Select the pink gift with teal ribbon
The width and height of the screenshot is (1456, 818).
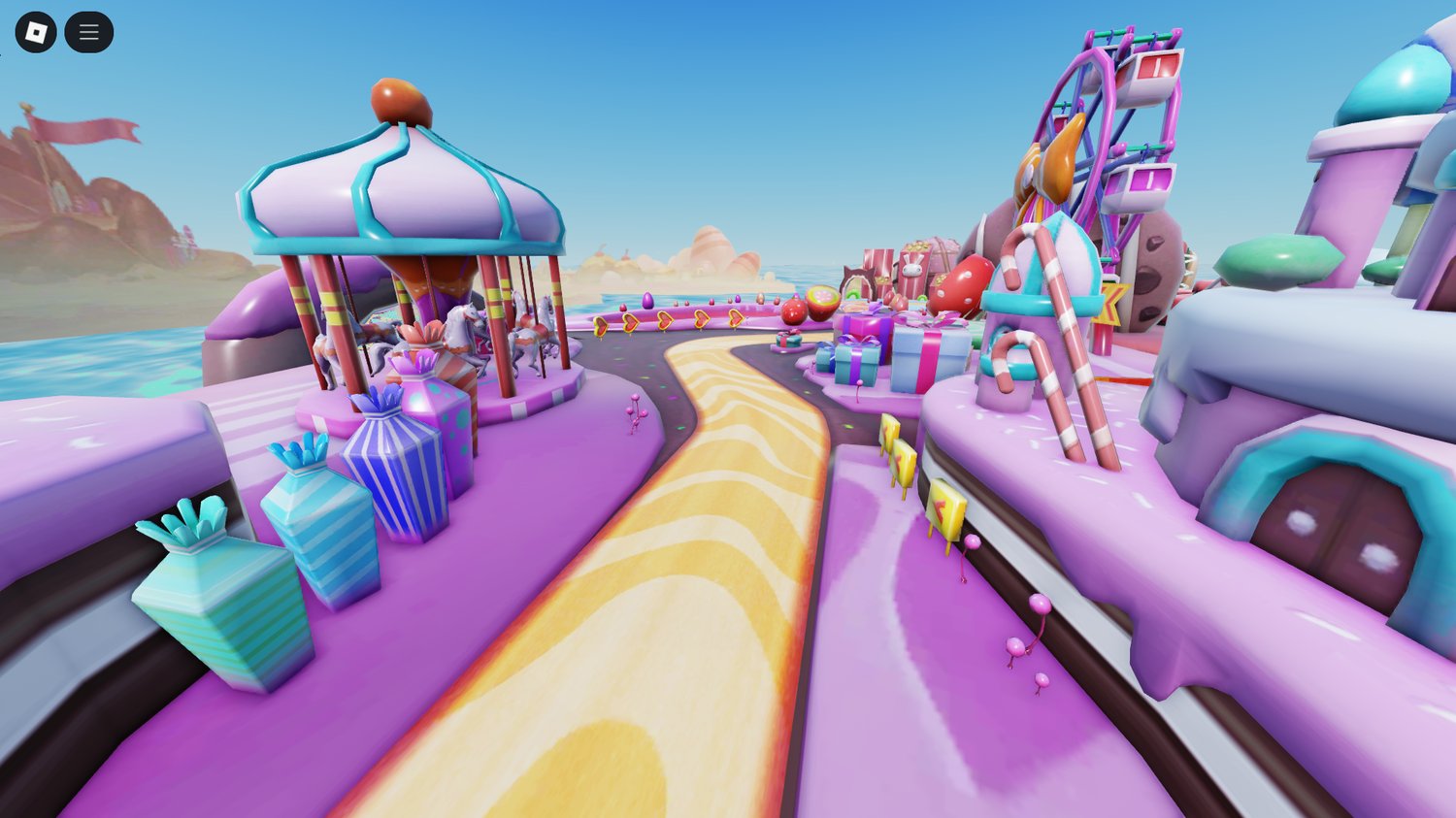tap(786, 337)
